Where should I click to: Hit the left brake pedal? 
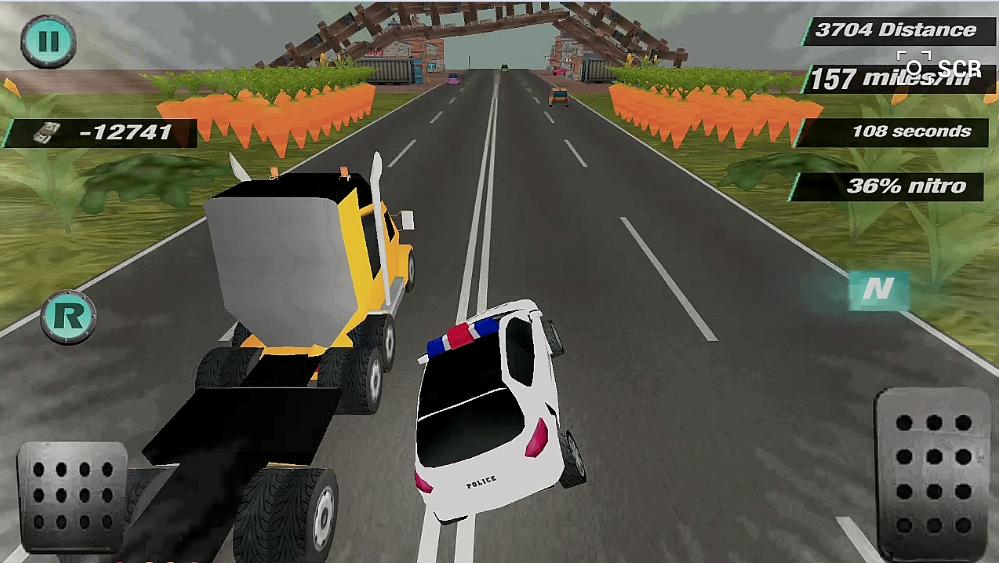point(72,497)
